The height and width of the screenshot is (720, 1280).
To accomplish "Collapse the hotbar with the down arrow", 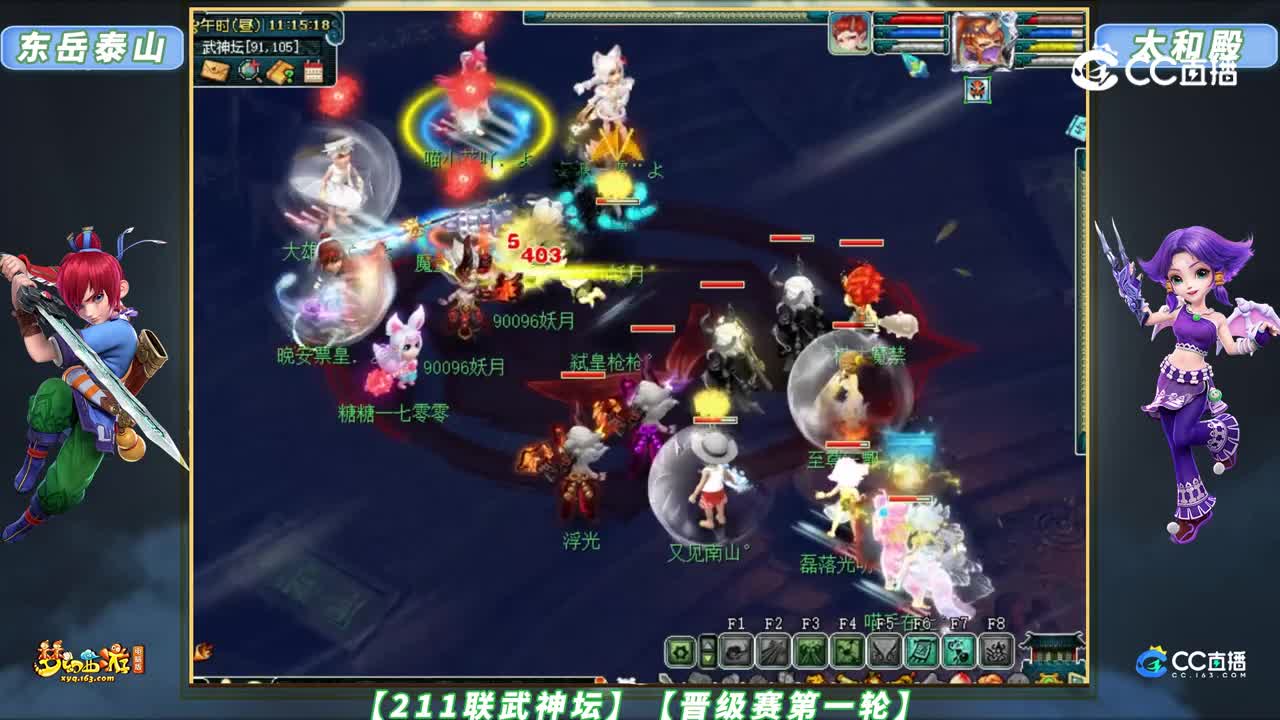I will [709, 660].
